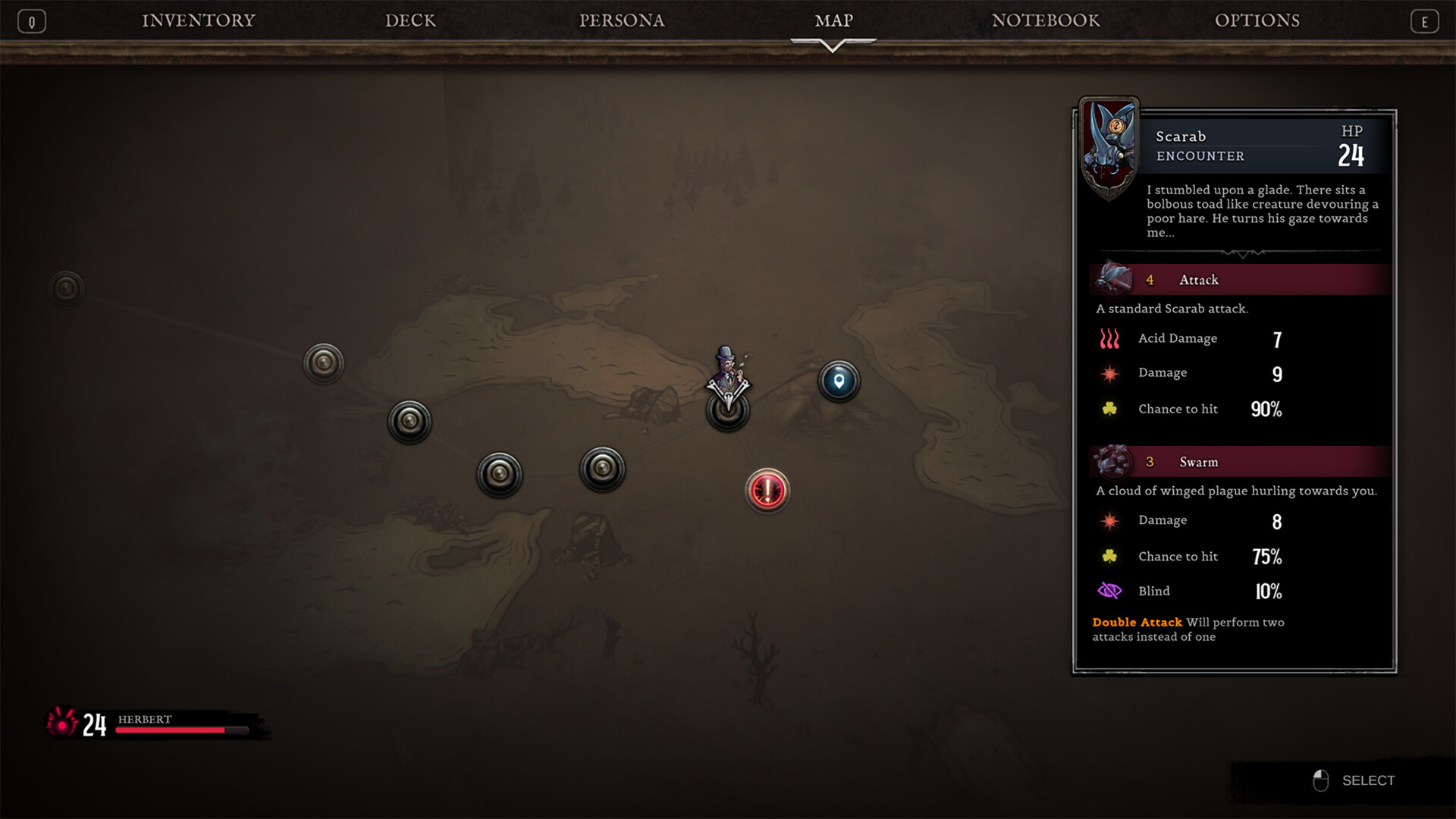Click the mouse icon beside SELECT

pyautogui.click(x=1322, y=780)
